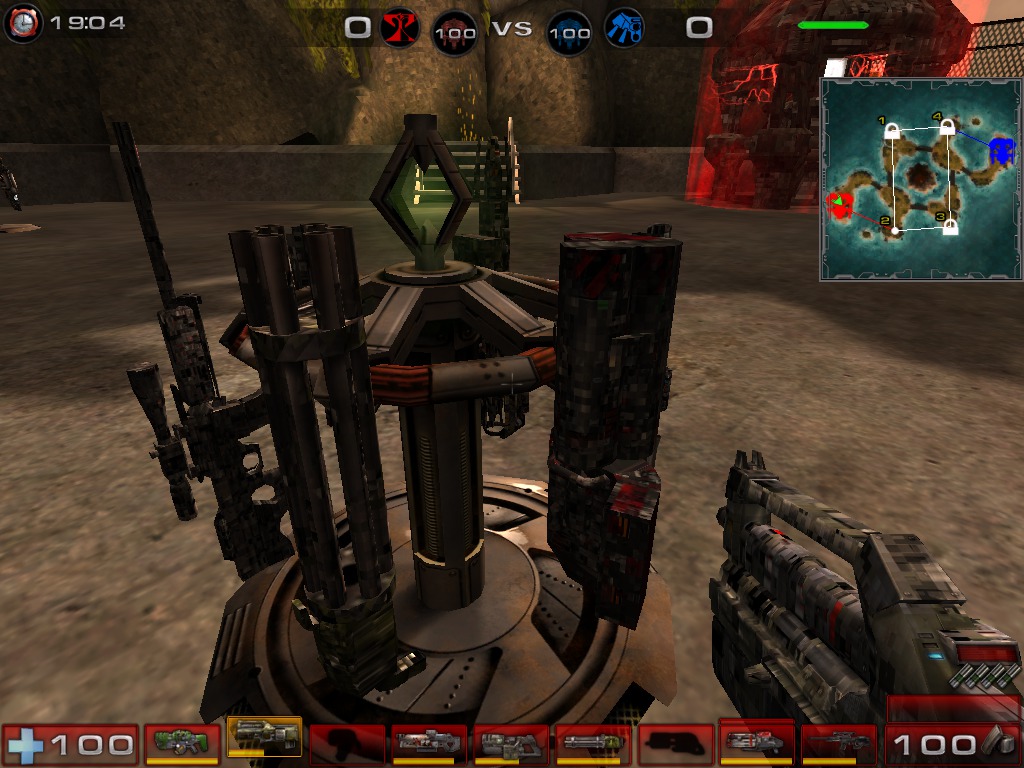Switch to the long-barreled rifle weapon slot

(x=838, y=743)
